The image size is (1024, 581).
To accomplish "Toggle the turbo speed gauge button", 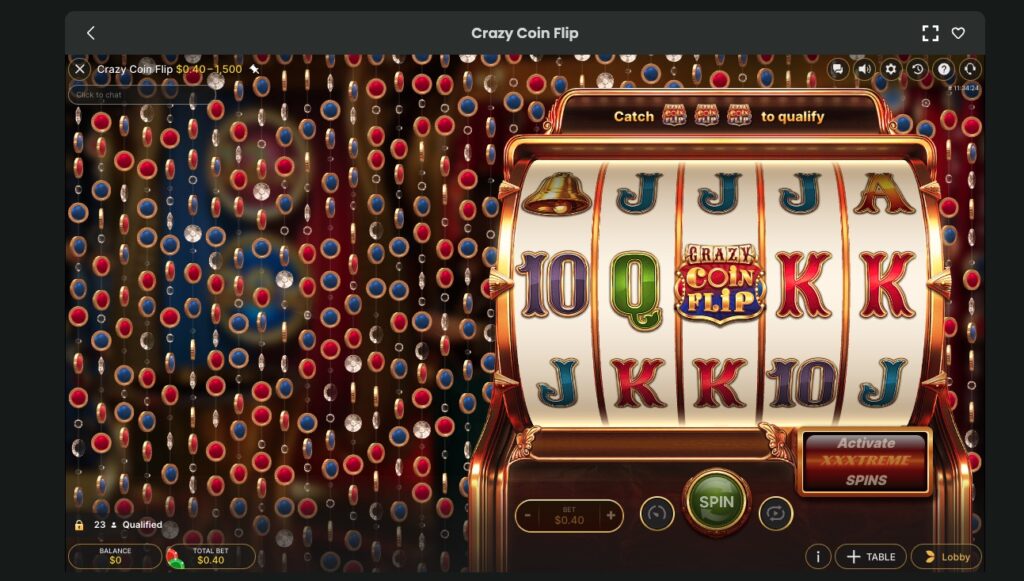I will click(x=657, y=514).
